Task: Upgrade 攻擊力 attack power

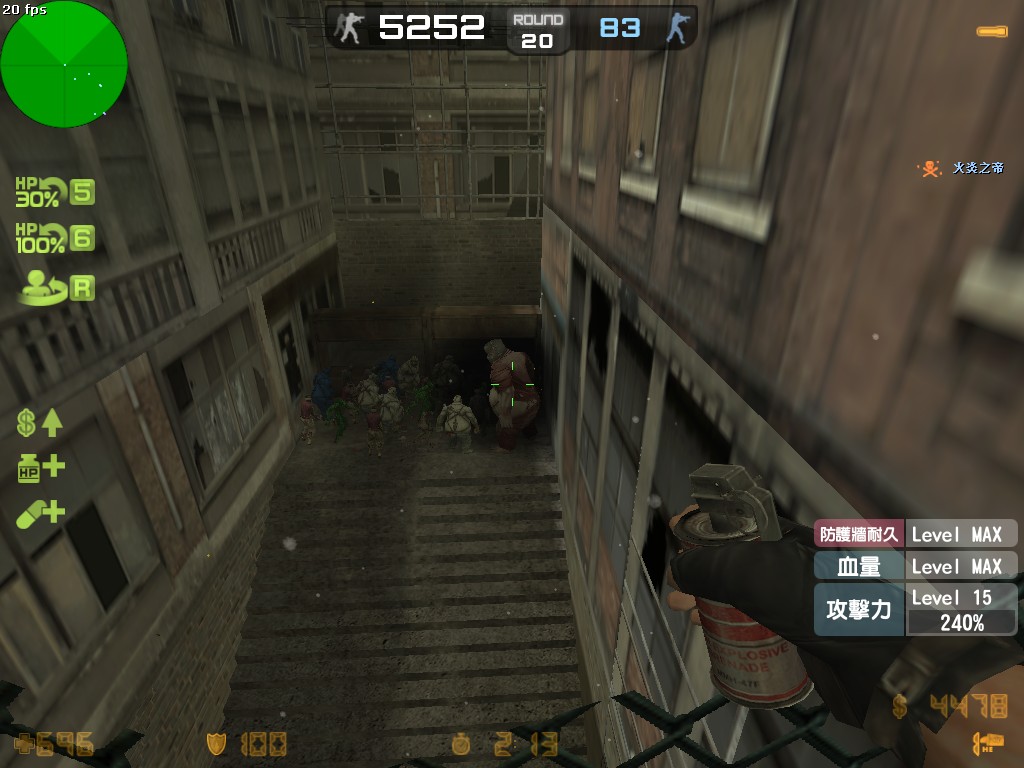Action: pyautogui.click(x=915, y=610)
